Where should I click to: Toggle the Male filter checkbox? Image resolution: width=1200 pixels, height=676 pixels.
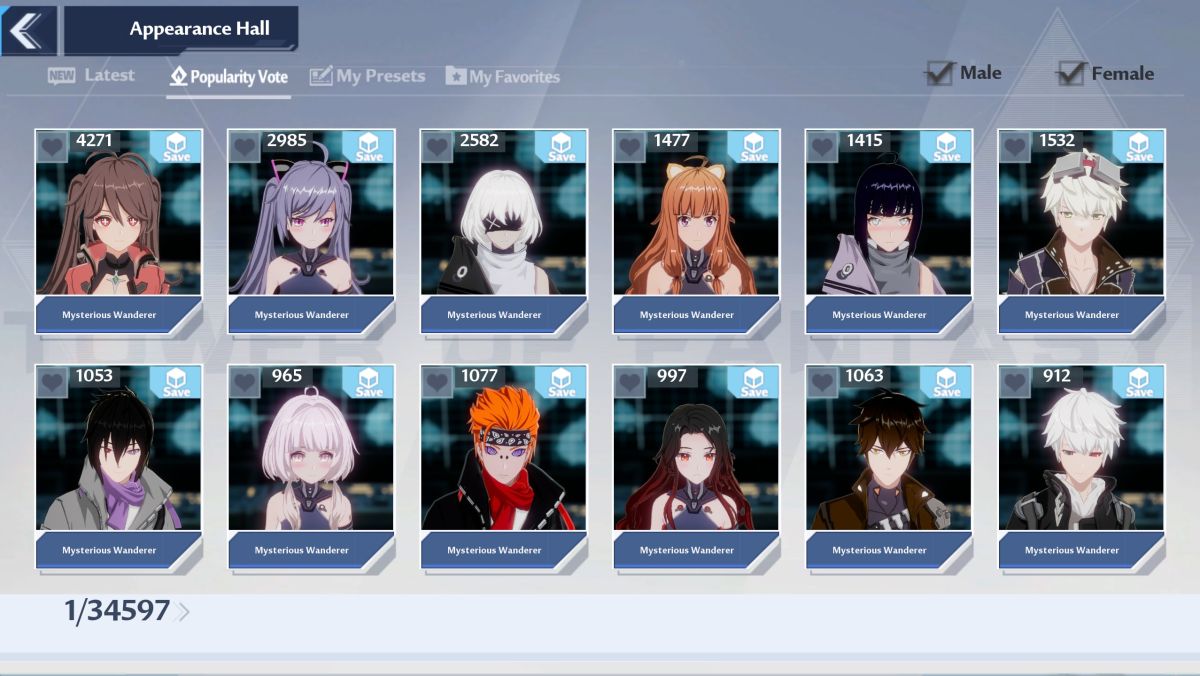[x=940, y=73]
